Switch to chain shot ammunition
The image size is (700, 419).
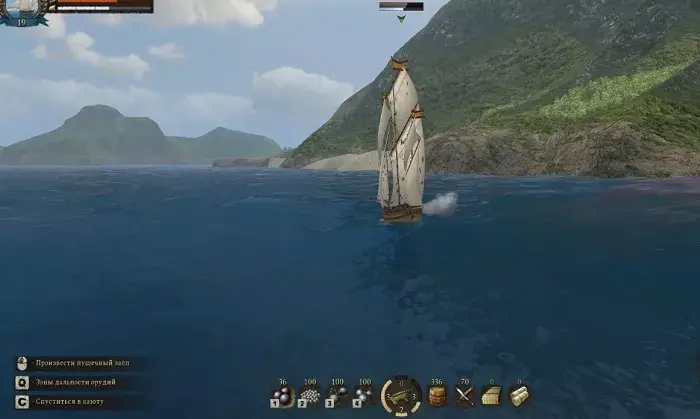click(x=337, y=396)
